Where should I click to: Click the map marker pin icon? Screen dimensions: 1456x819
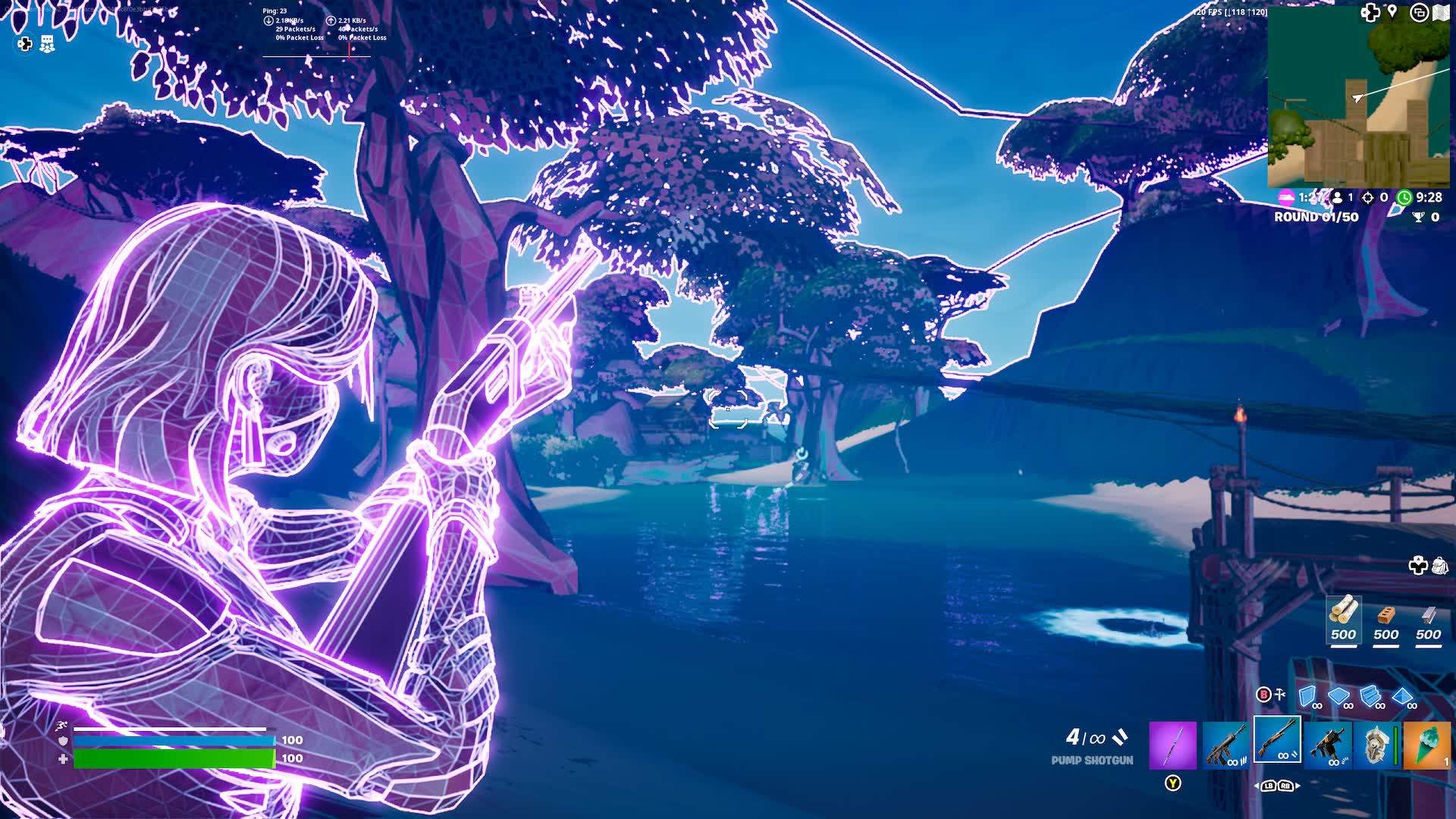coord(1392,11)
